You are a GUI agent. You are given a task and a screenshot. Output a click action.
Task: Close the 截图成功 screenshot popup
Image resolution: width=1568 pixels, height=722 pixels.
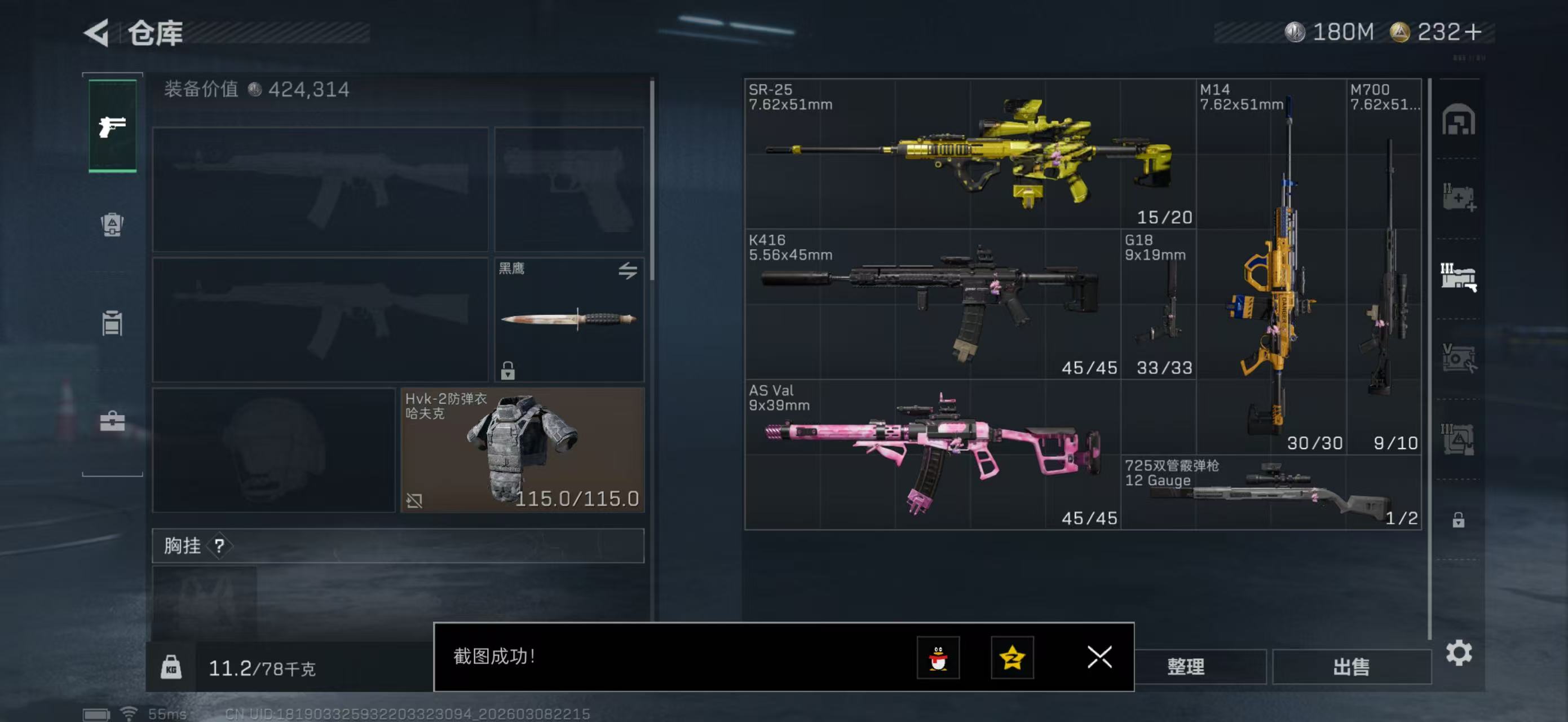[x=1099, y=657]
